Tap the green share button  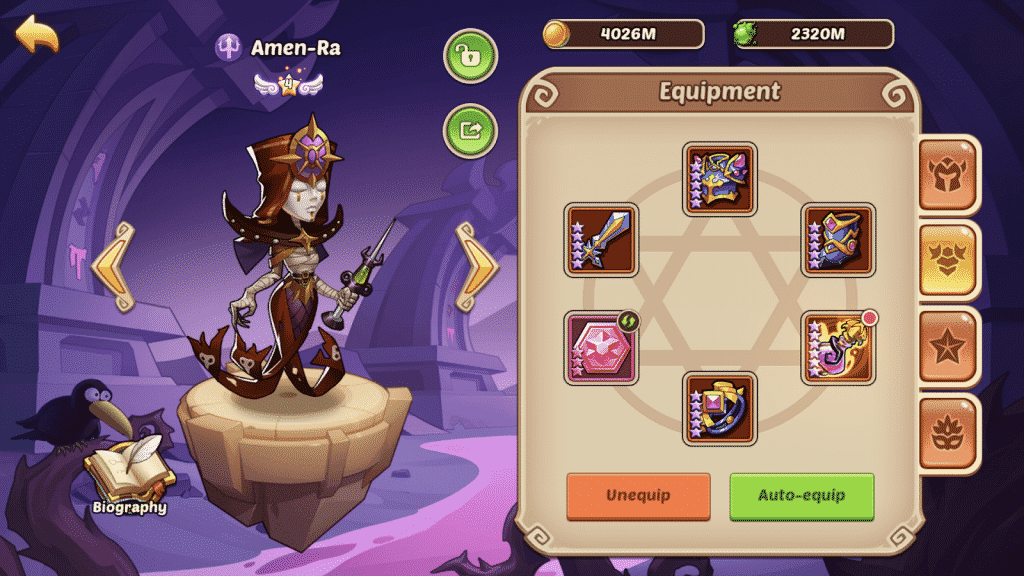(x=470, y=130)
